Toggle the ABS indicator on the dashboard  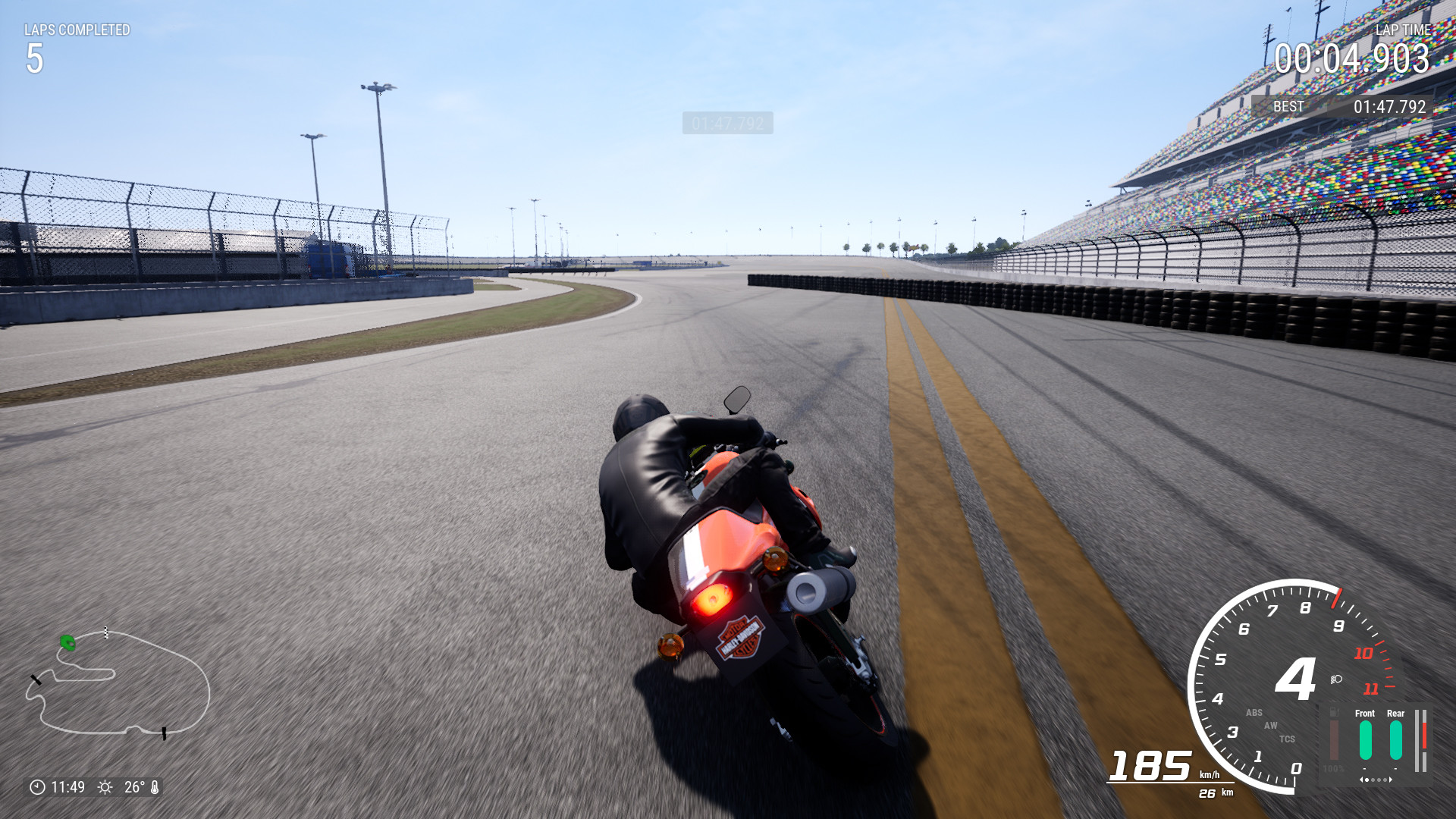[x=1254, y=712]
